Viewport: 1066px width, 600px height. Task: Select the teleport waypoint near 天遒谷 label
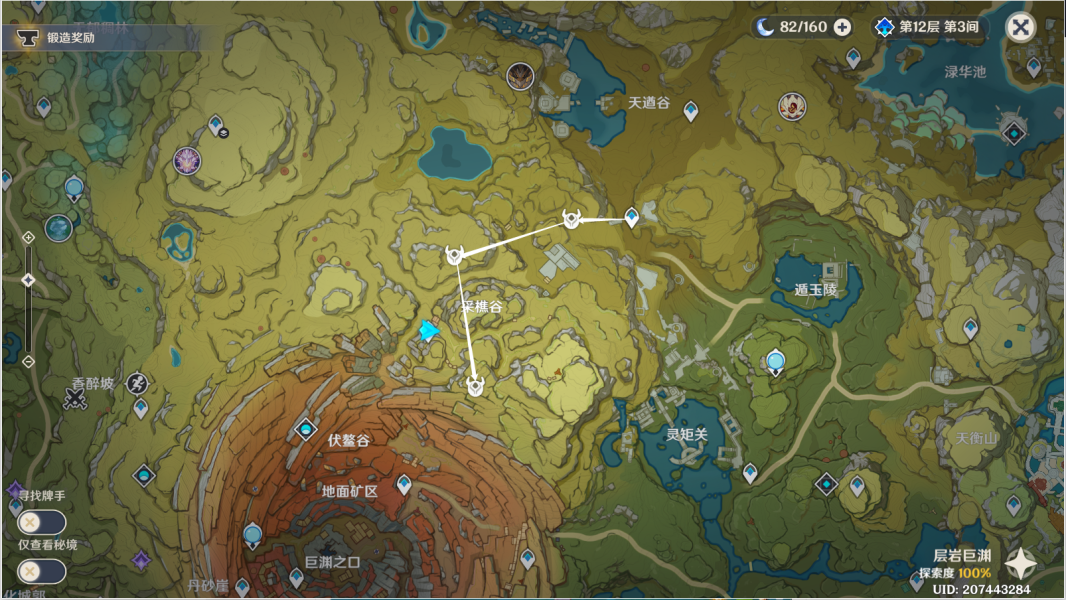tap(690, 111)
